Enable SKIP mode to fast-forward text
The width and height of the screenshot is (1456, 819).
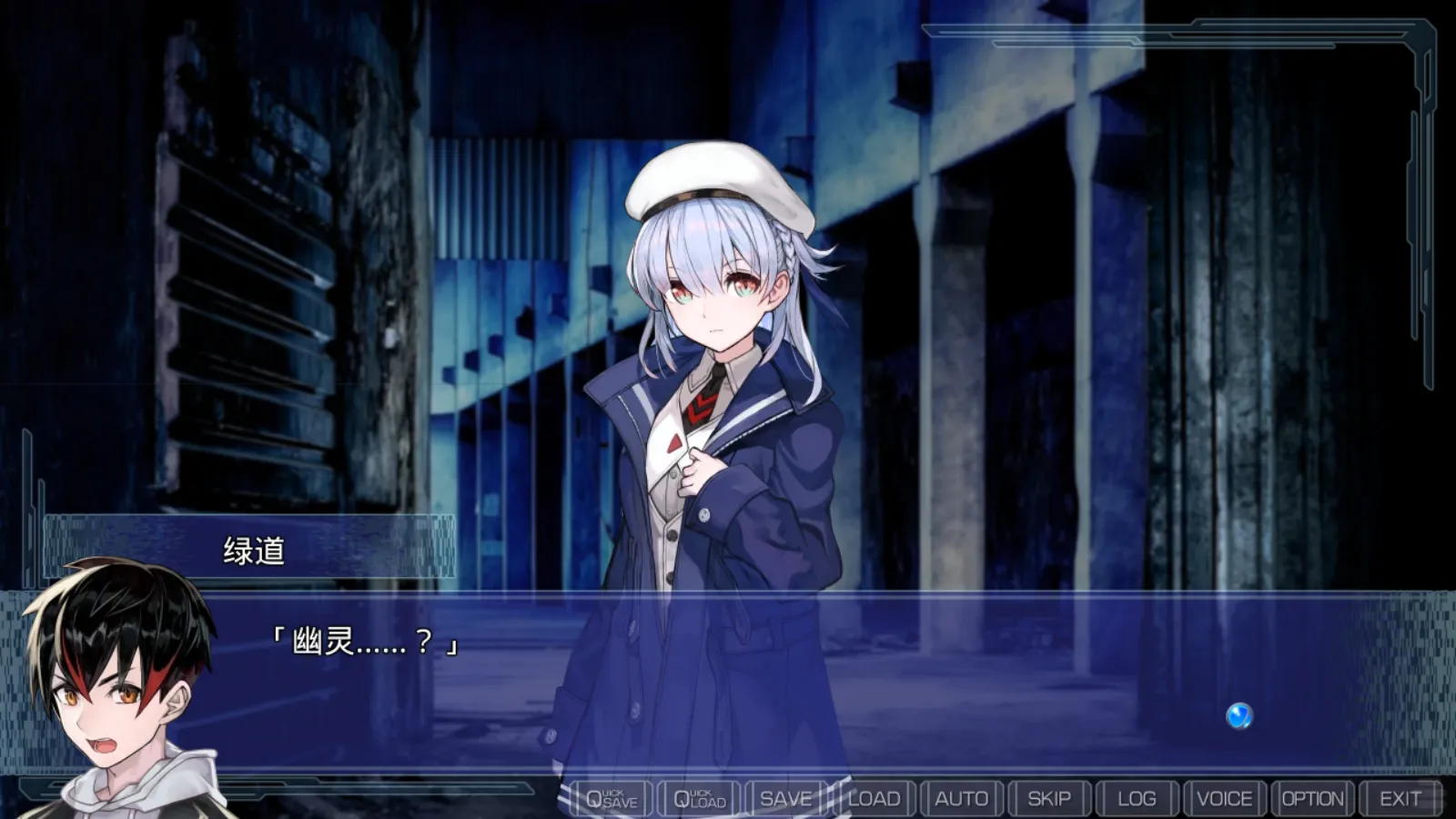pyautogui.click(x=1049, y=797)
